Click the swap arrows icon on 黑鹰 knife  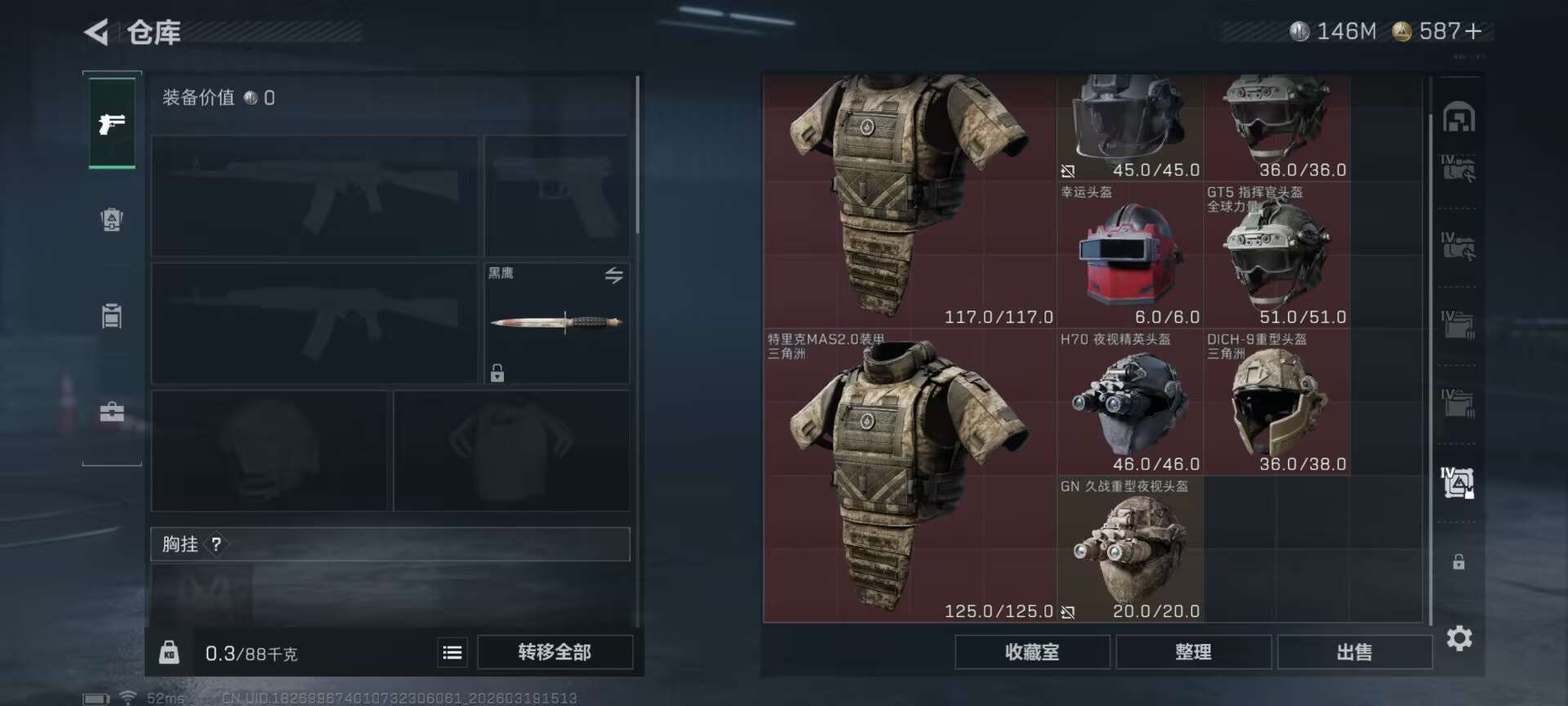(614, 275)
